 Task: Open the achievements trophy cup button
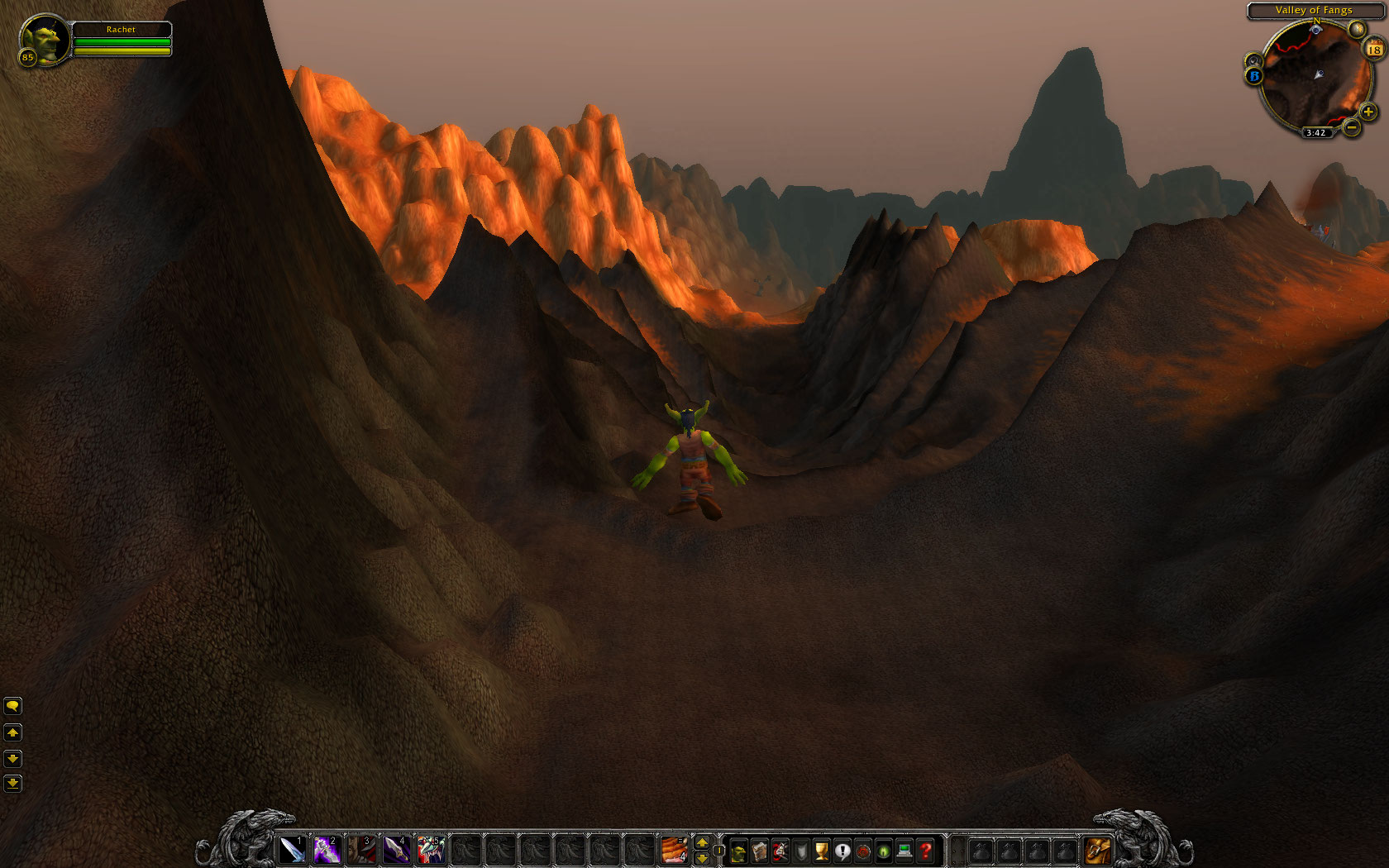click(x=822, y=851)
